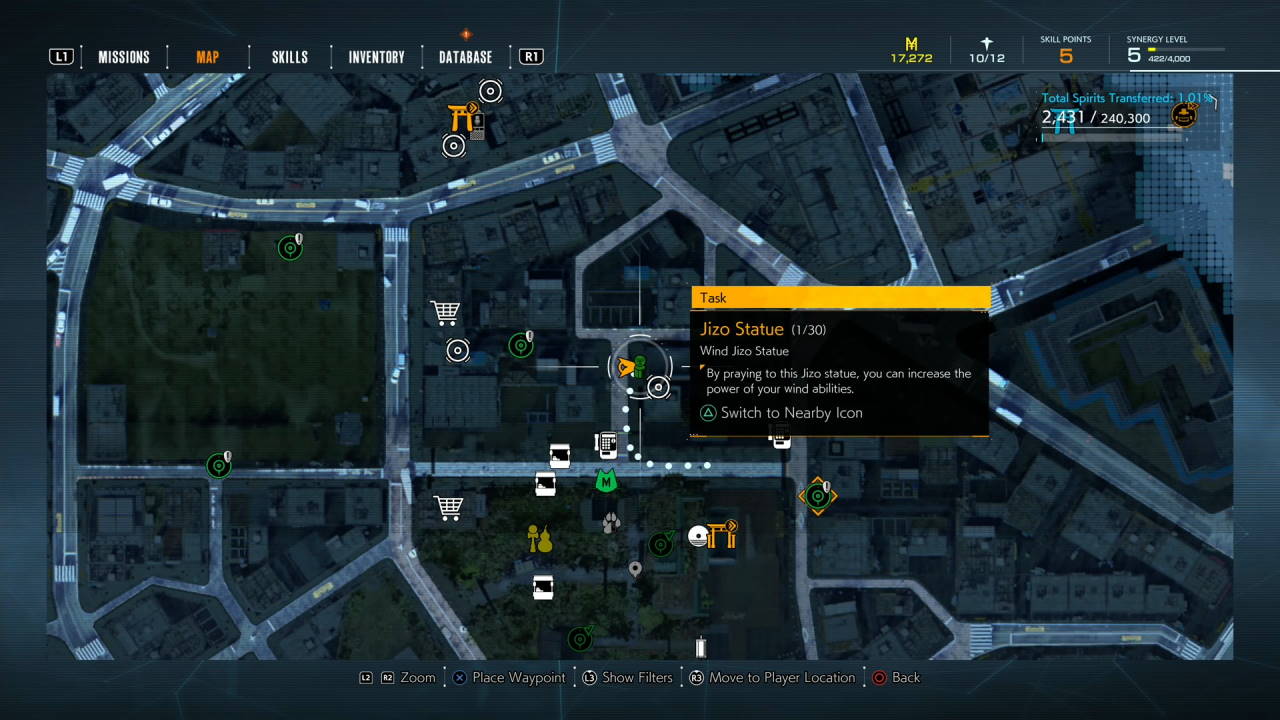Pick the grey location pin marker

tap(634, 569)
